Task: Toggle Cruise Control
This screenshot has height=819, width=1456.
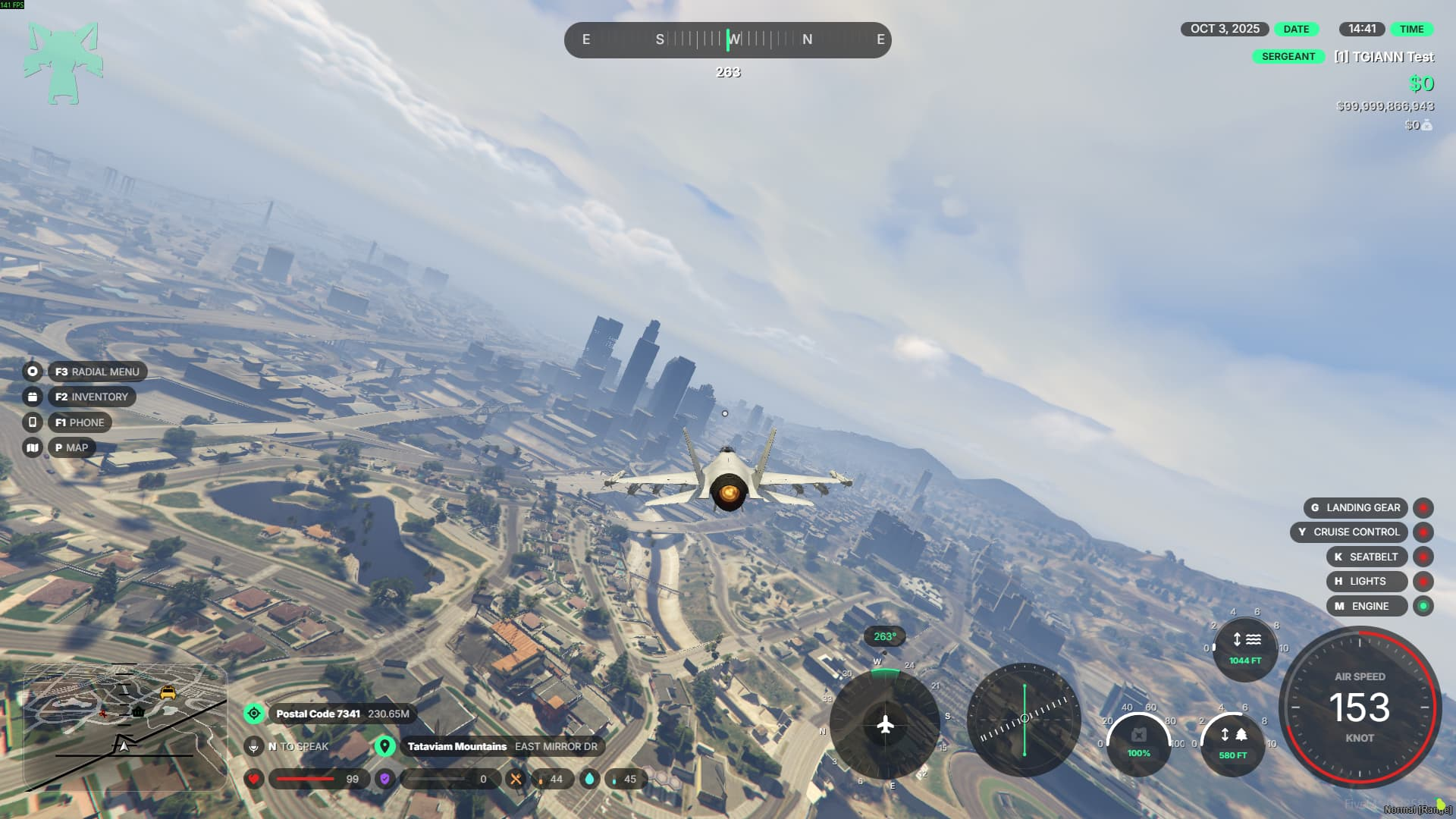Action: [x=1423, y=532]
